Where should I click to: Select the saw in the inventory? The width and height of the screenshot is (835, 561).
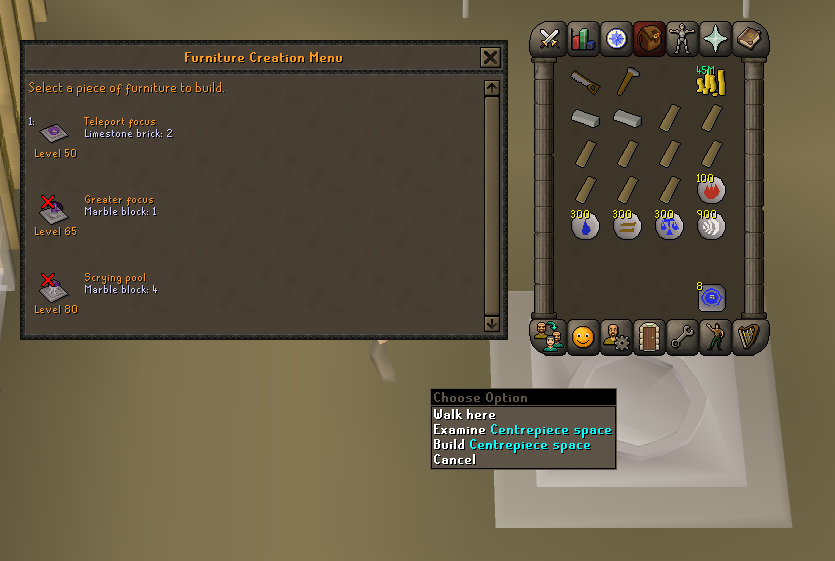pos(585,83)
